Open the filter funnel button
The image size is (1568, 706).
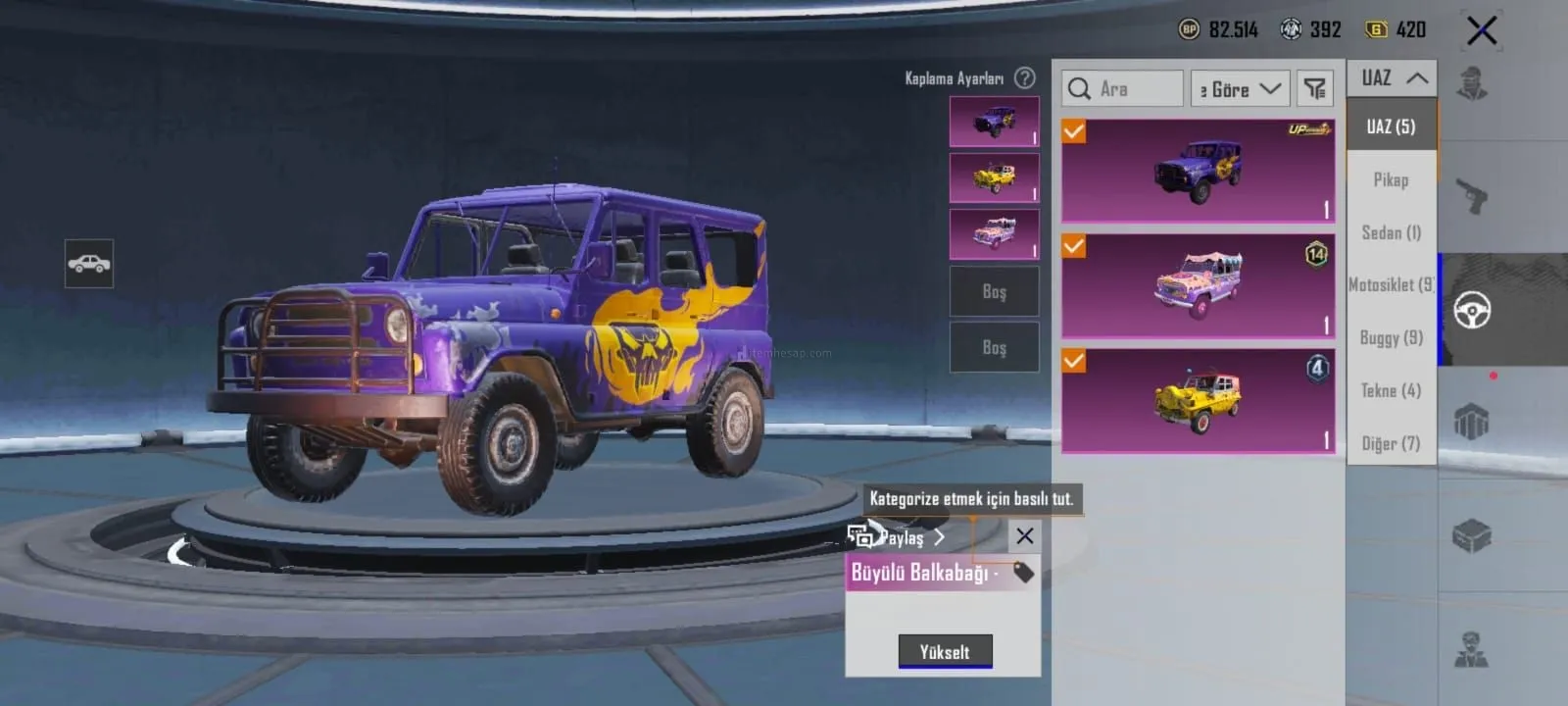(1315, 89)
